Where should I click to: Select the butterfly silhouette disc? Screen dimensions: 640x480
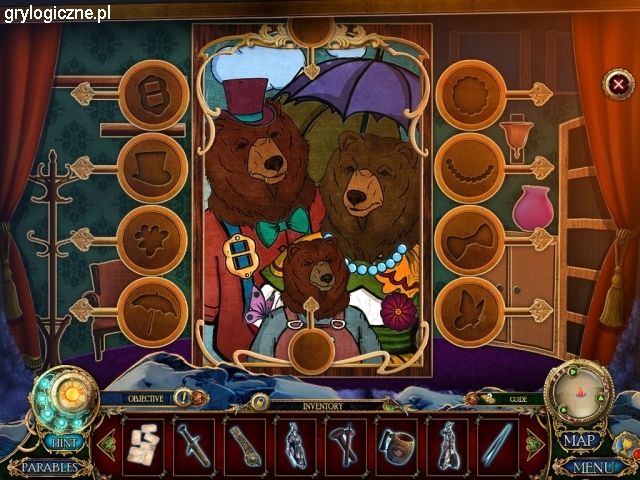469,312
